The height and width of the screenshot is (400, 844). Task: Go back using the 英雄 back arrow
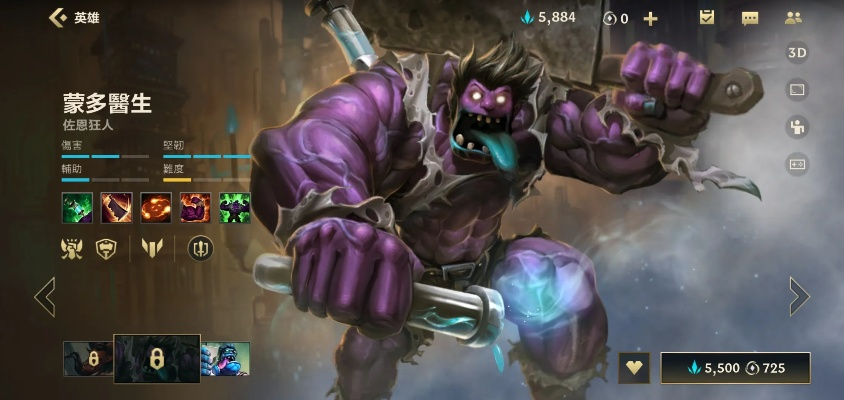coord(58,18)
